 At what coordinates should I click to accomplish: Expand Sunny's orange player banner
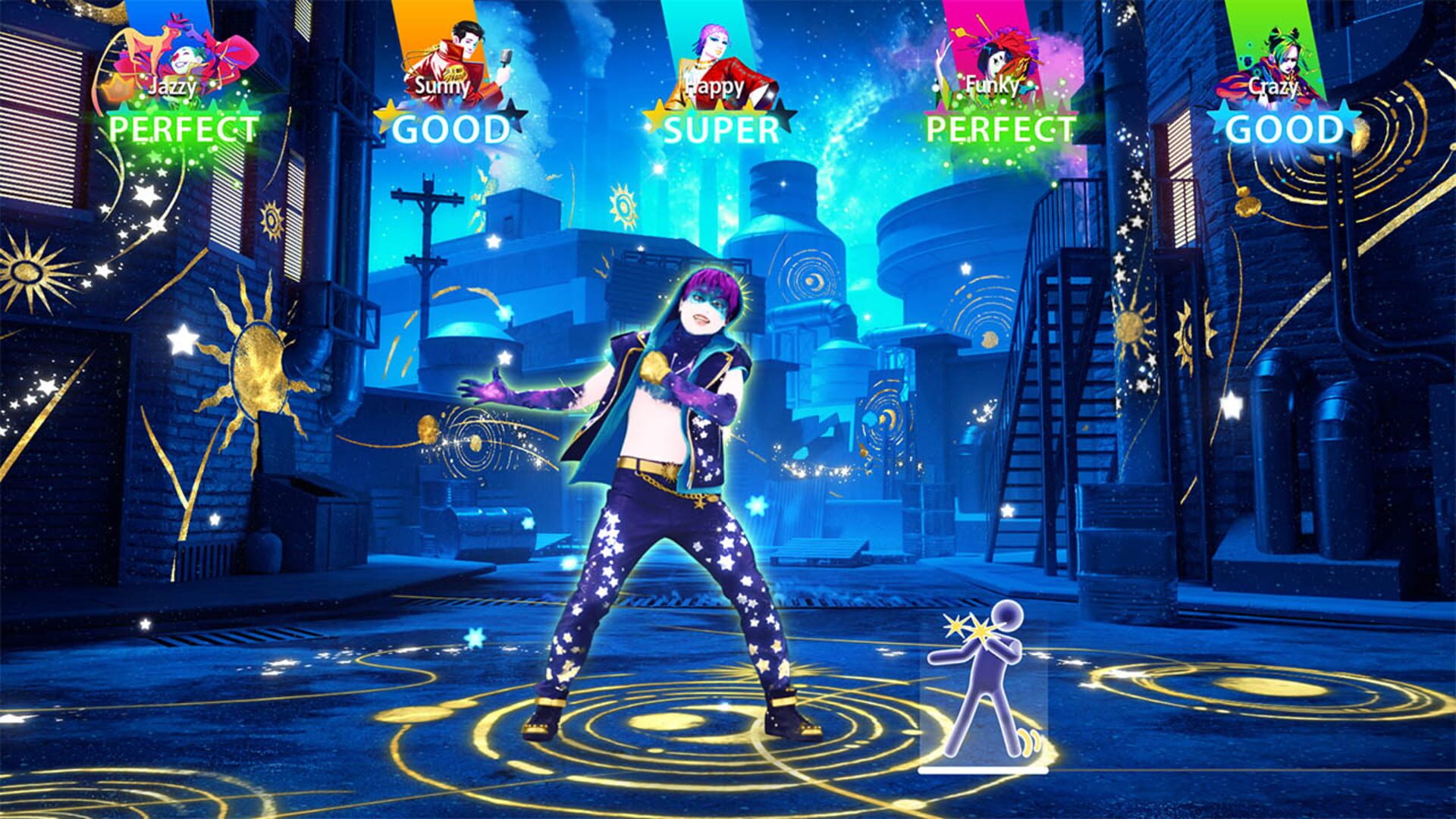coord(436,30)
